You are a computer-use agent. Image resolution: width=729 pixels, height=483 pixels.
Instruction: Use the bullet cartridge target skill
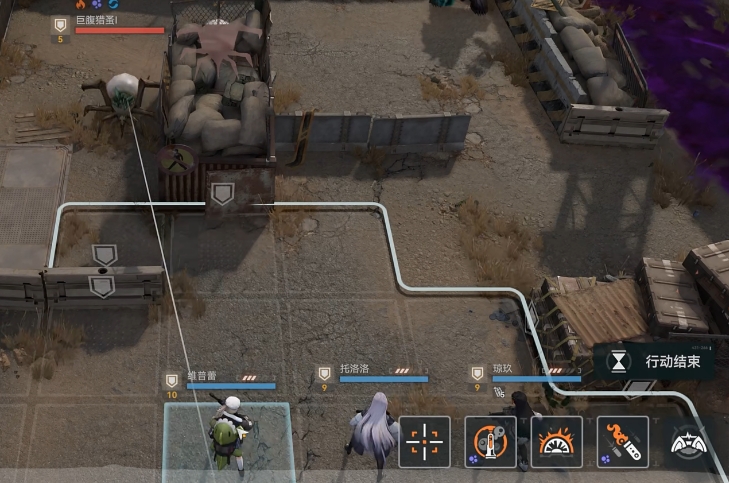[x=490, y=441]
